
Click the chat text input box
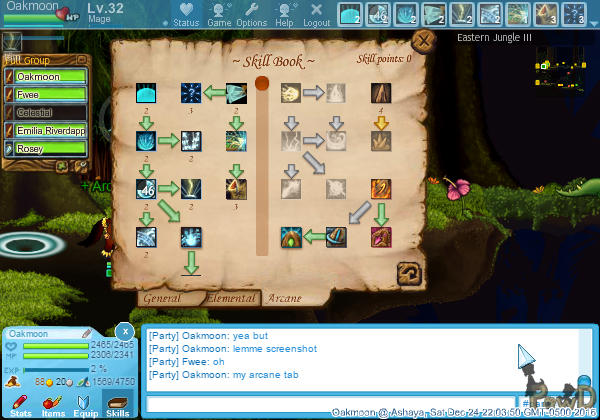(330, 404)
